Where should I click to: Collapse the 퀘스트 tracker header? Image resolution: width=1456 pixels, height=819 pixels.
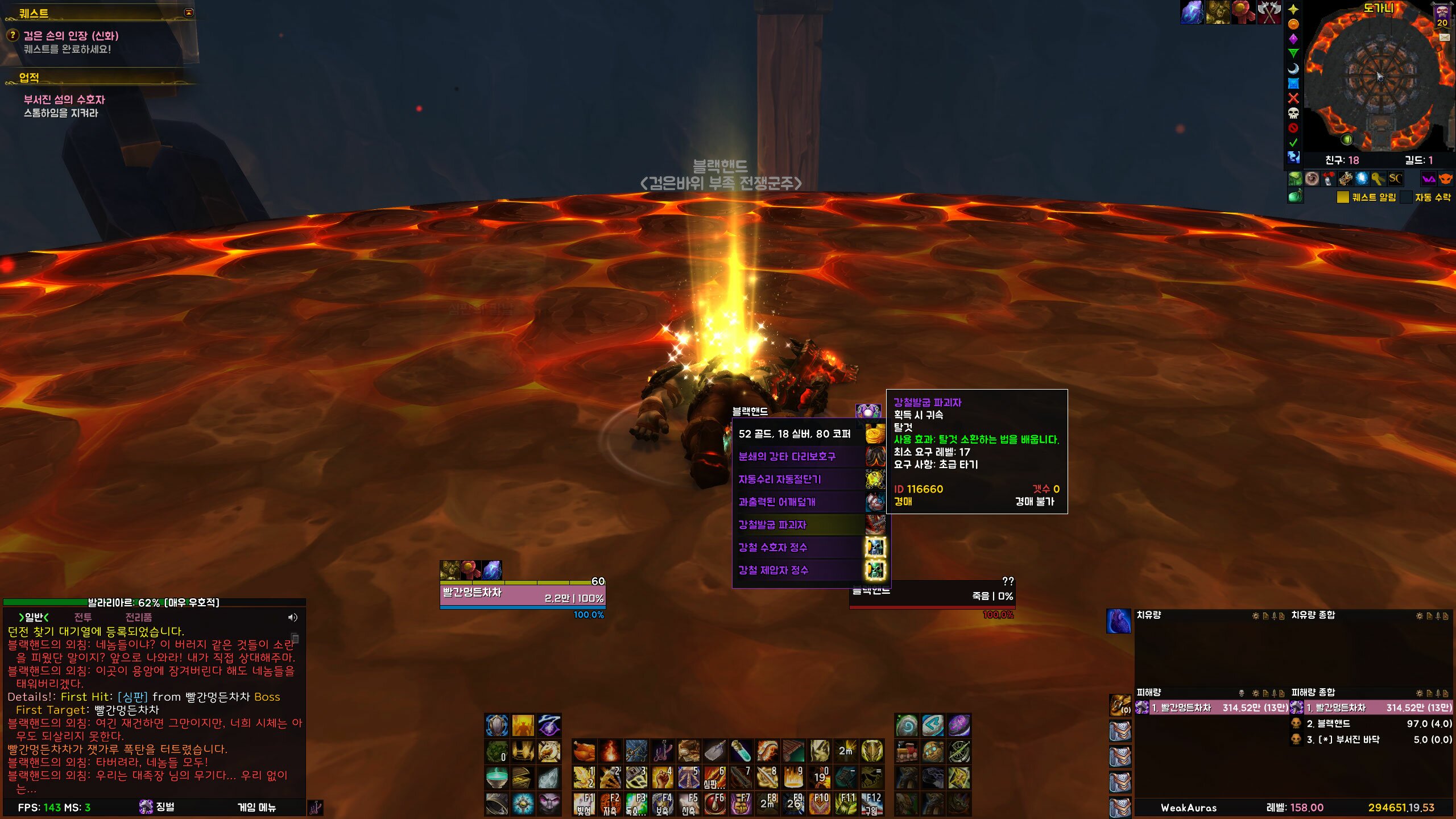click(x=189, y=13)
